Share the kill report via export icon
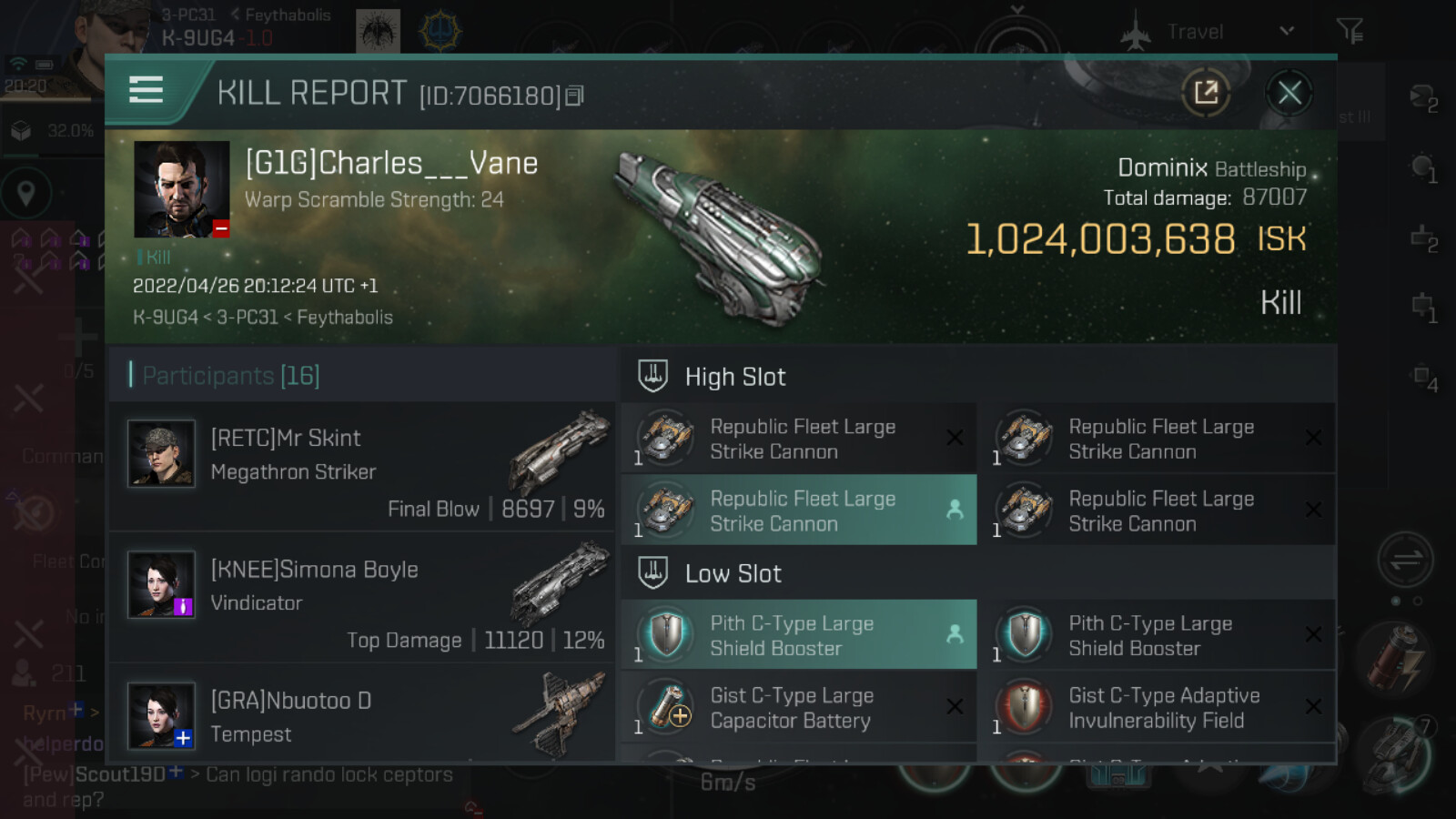 (x=1206, y=93)
